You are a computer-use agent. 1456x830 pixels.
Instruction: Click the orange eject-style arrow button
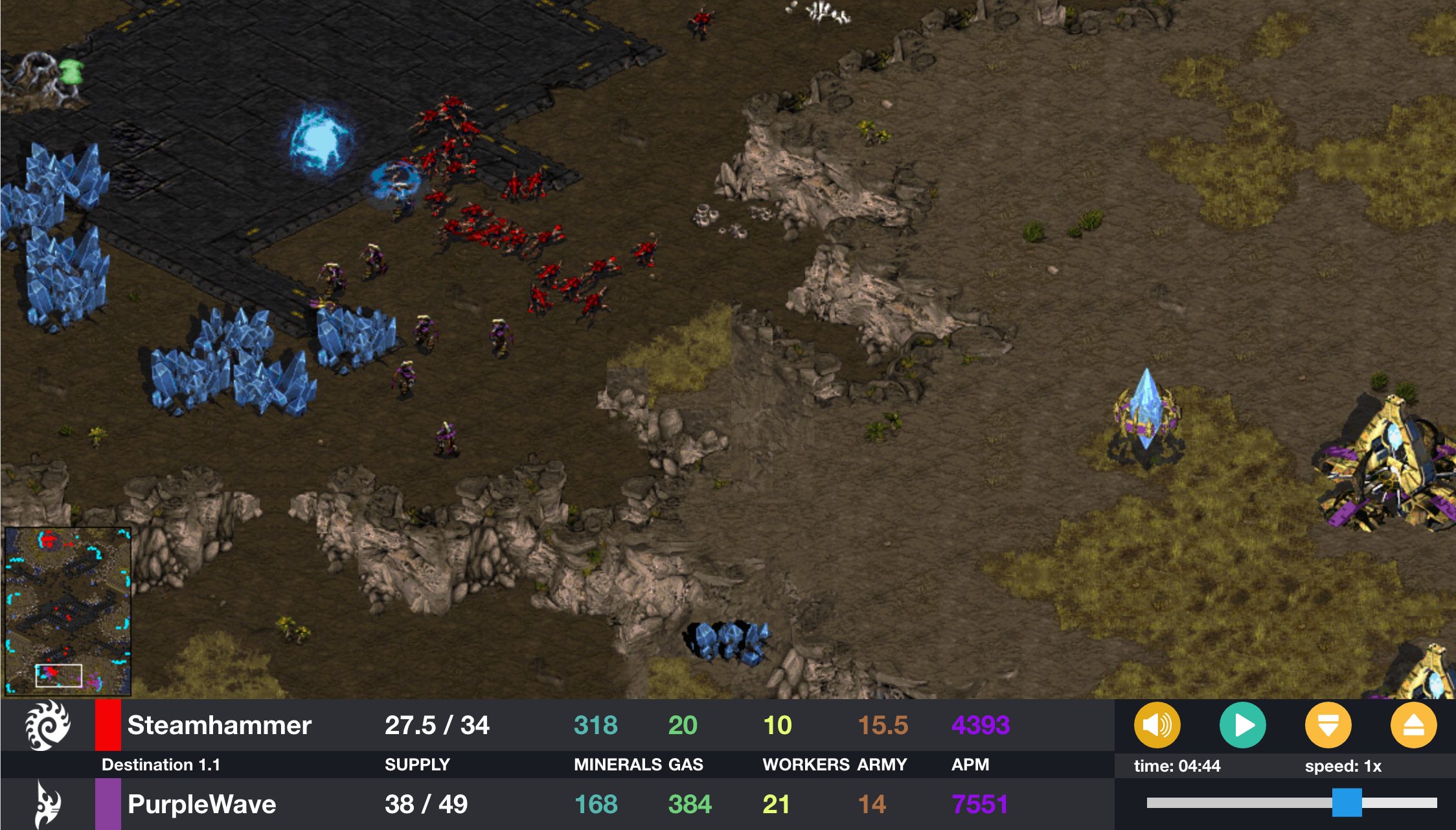pos(1413,725)
